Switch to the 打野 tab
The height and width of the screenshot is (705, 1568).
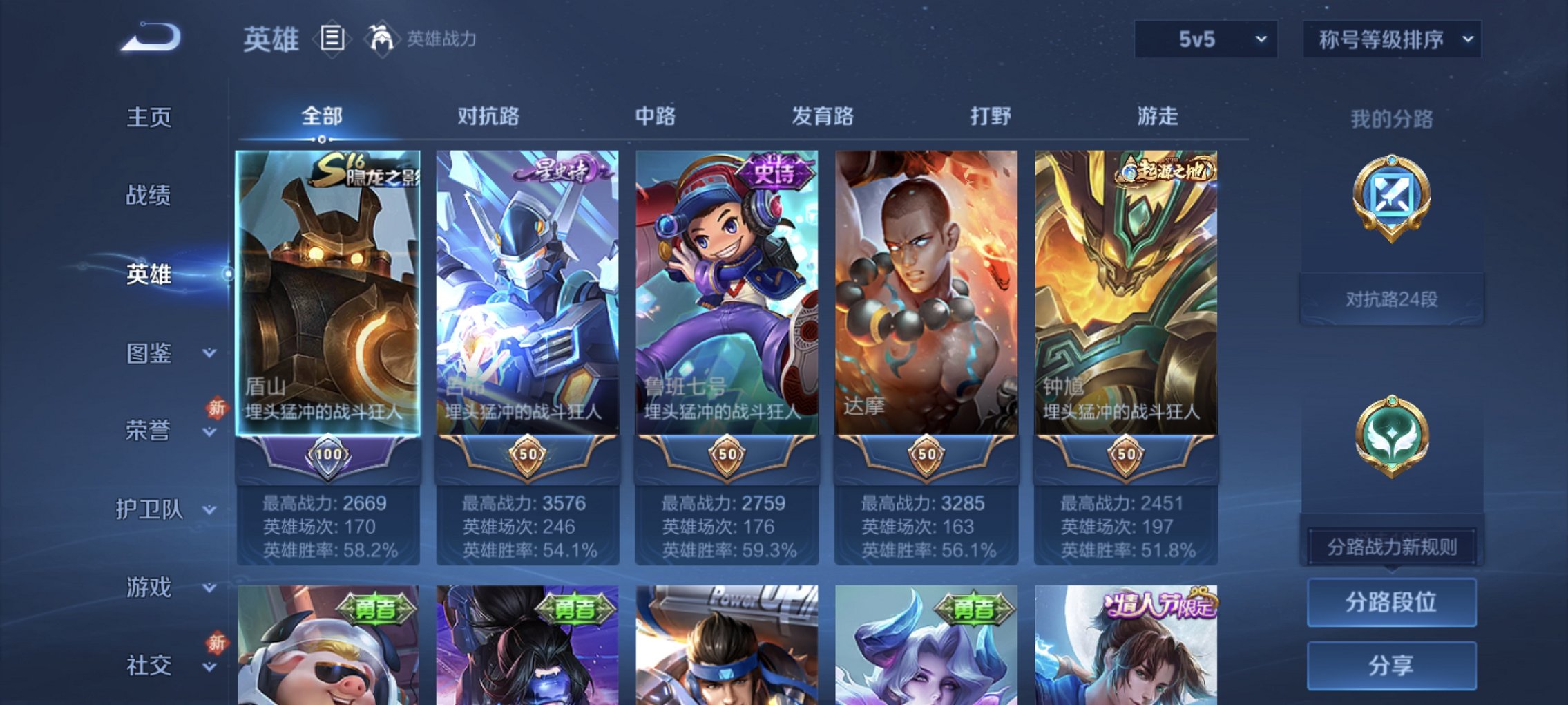pos(989,117)
